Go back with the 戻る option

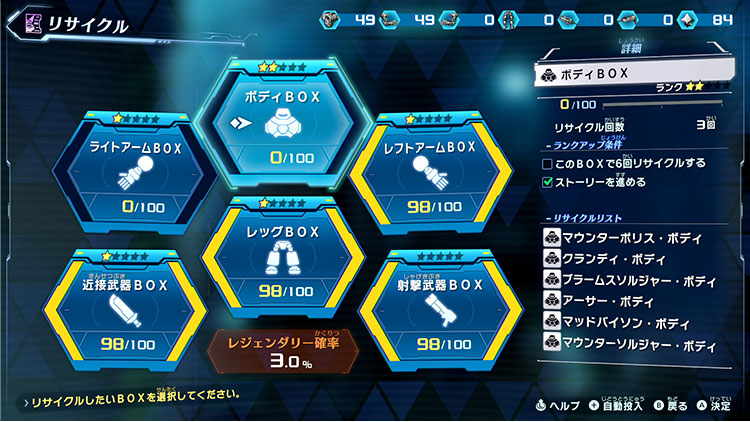pos(669,404)
